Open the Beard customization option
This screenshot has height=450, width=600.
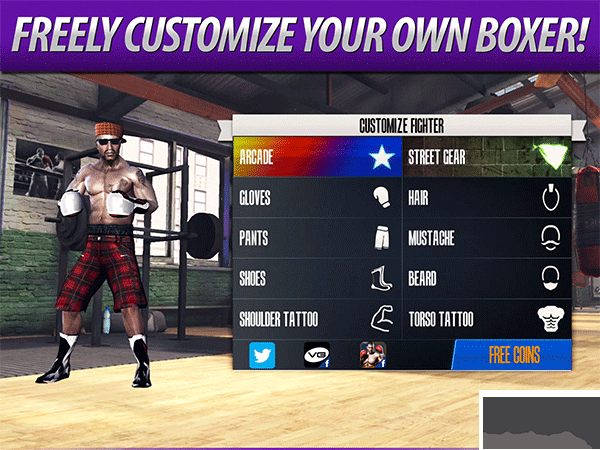coord(487,279)
